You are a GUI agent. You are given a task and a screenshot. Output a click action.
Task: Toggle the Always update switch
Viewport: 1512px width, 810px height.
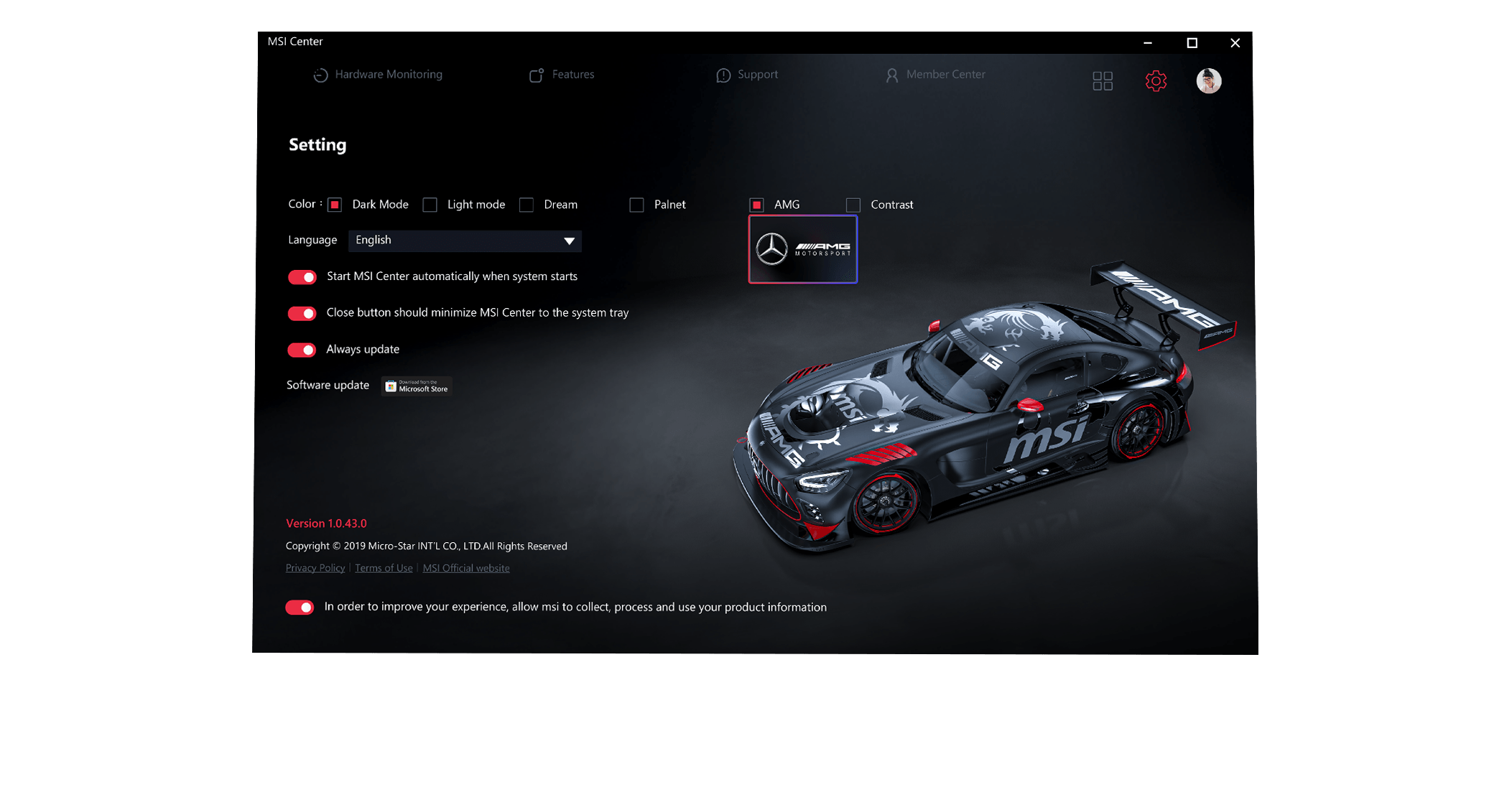pyautogui.click(x=302, y=350)
